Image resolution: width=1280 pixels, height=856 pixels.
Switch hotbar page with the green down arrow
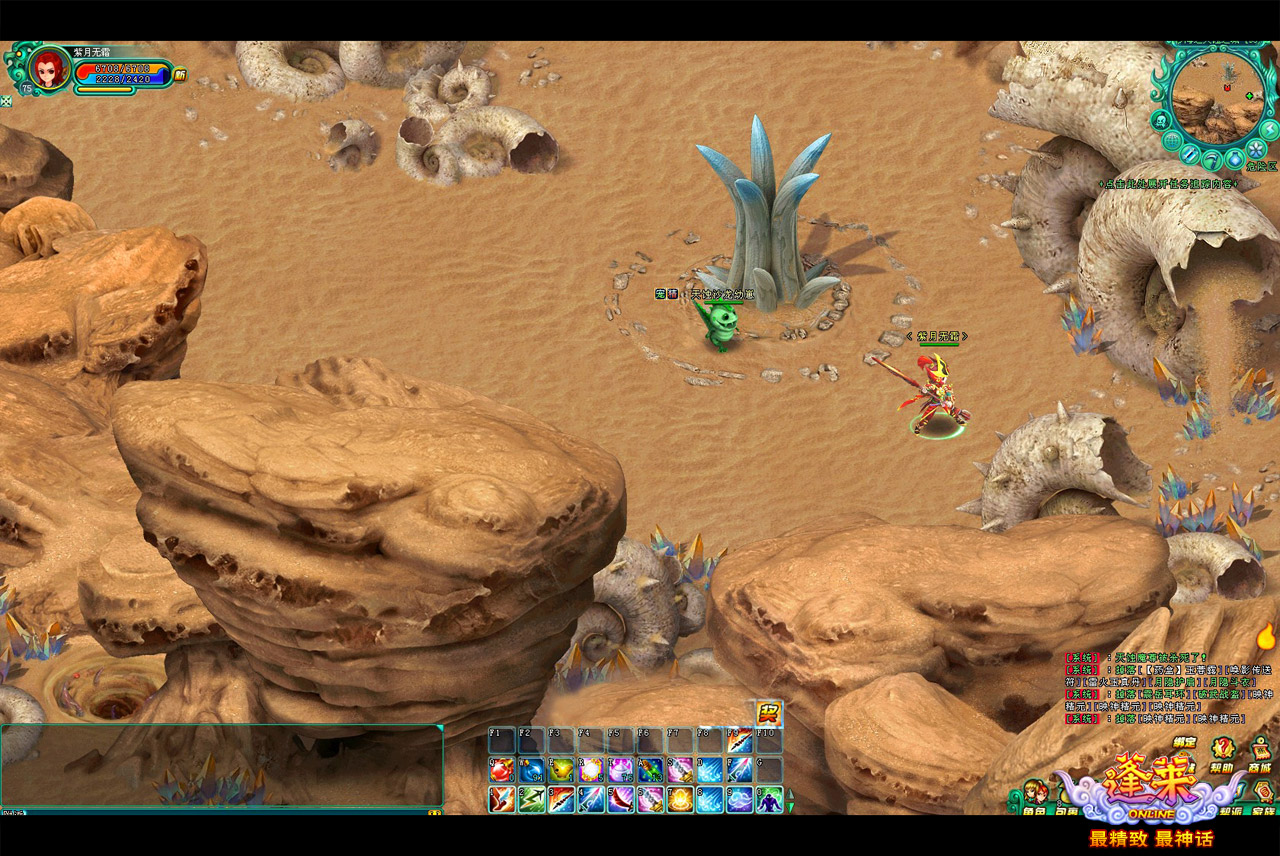coord(791,807)
